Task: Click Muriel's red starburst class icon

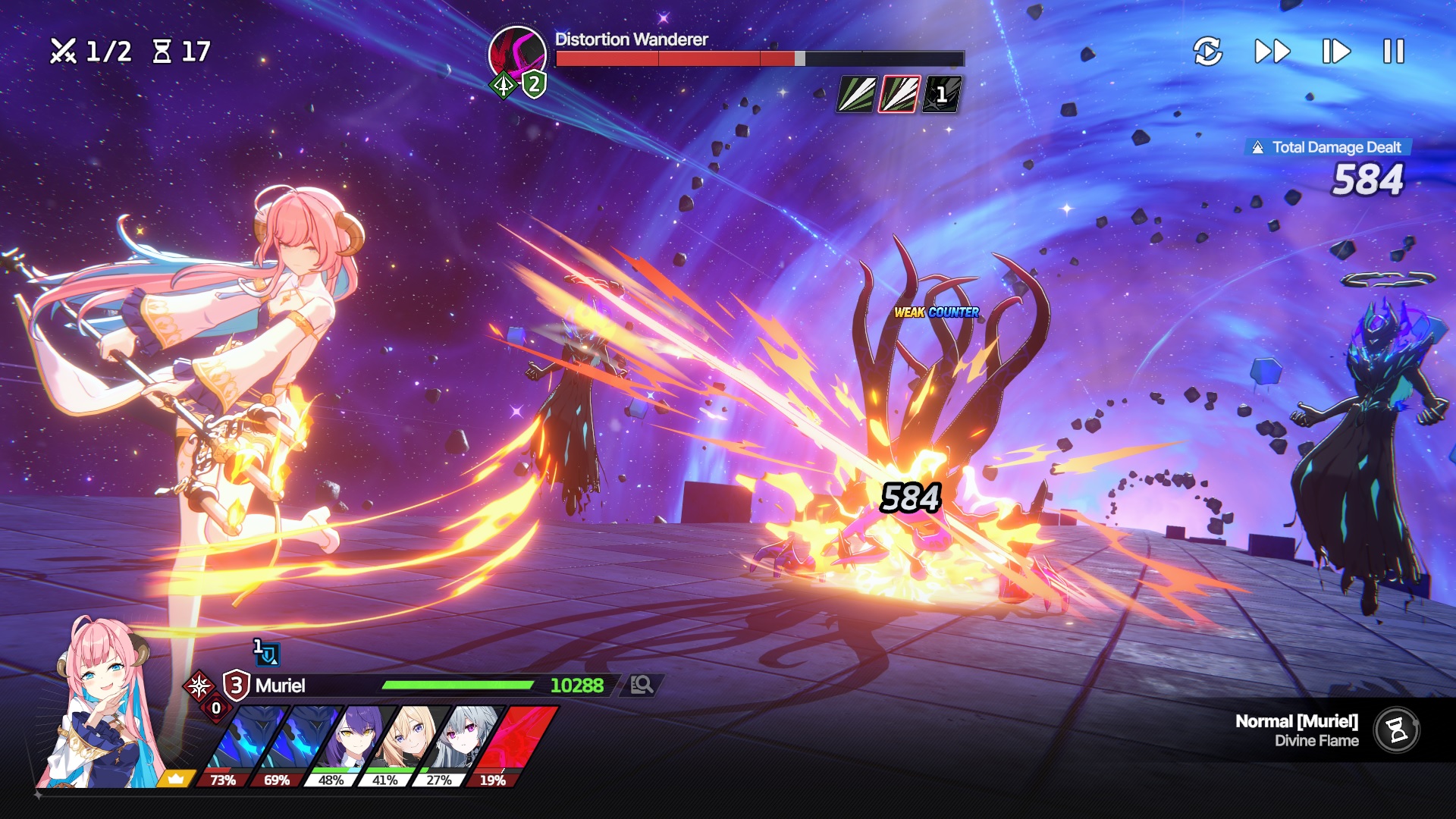Action: click(199, 686)
